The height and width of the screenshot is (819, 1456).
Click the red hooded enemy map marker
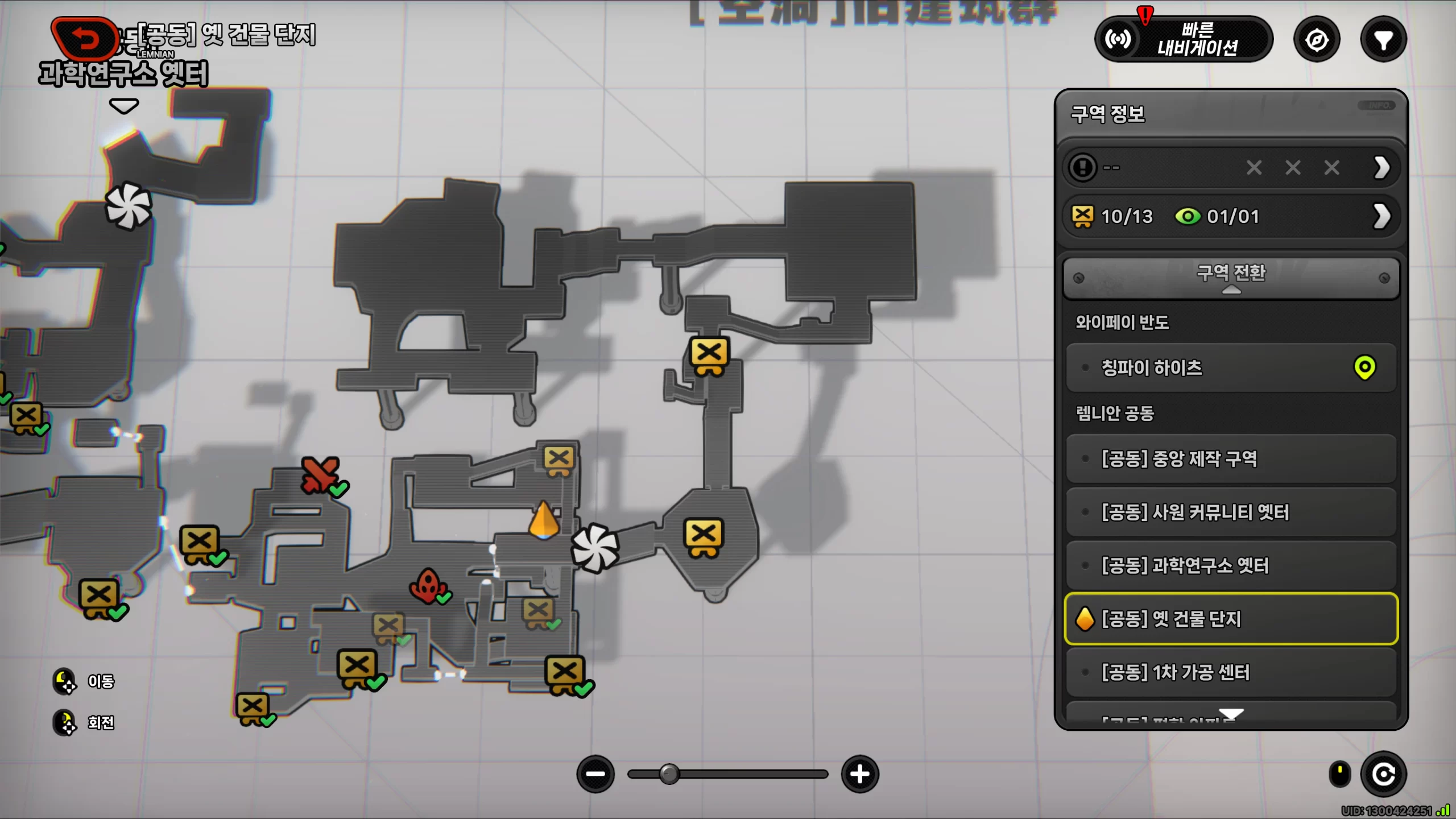(427, 585)
